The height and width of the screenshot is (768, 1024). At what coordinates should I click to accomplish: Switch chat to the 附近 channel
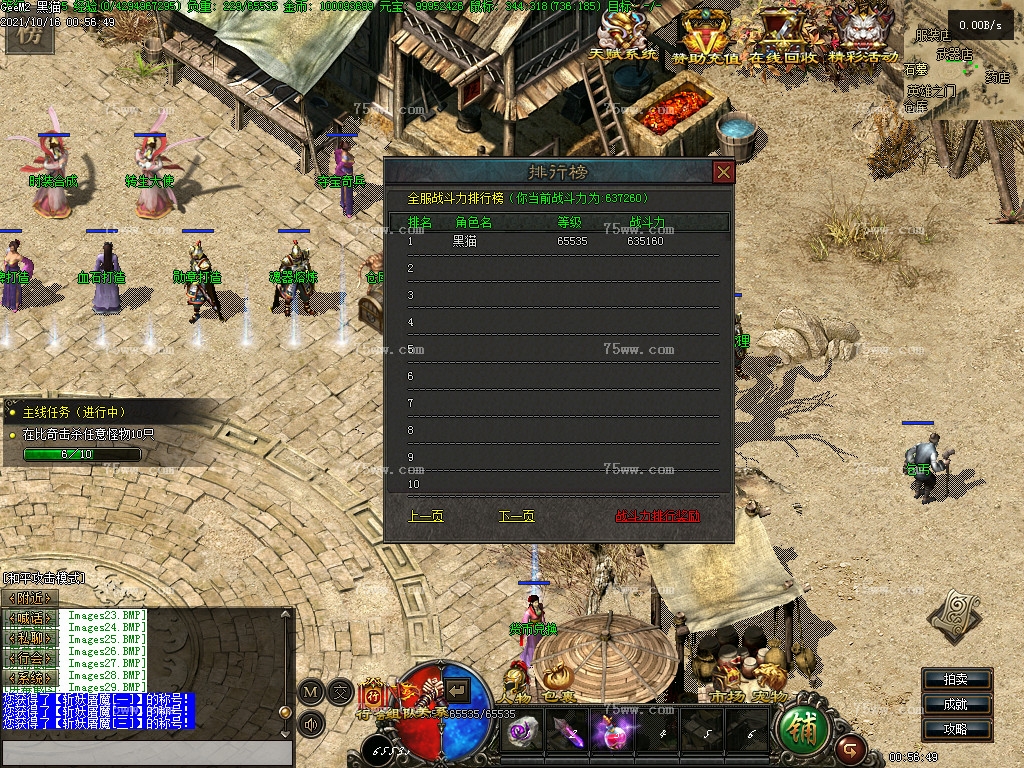(x=30, y=597)
